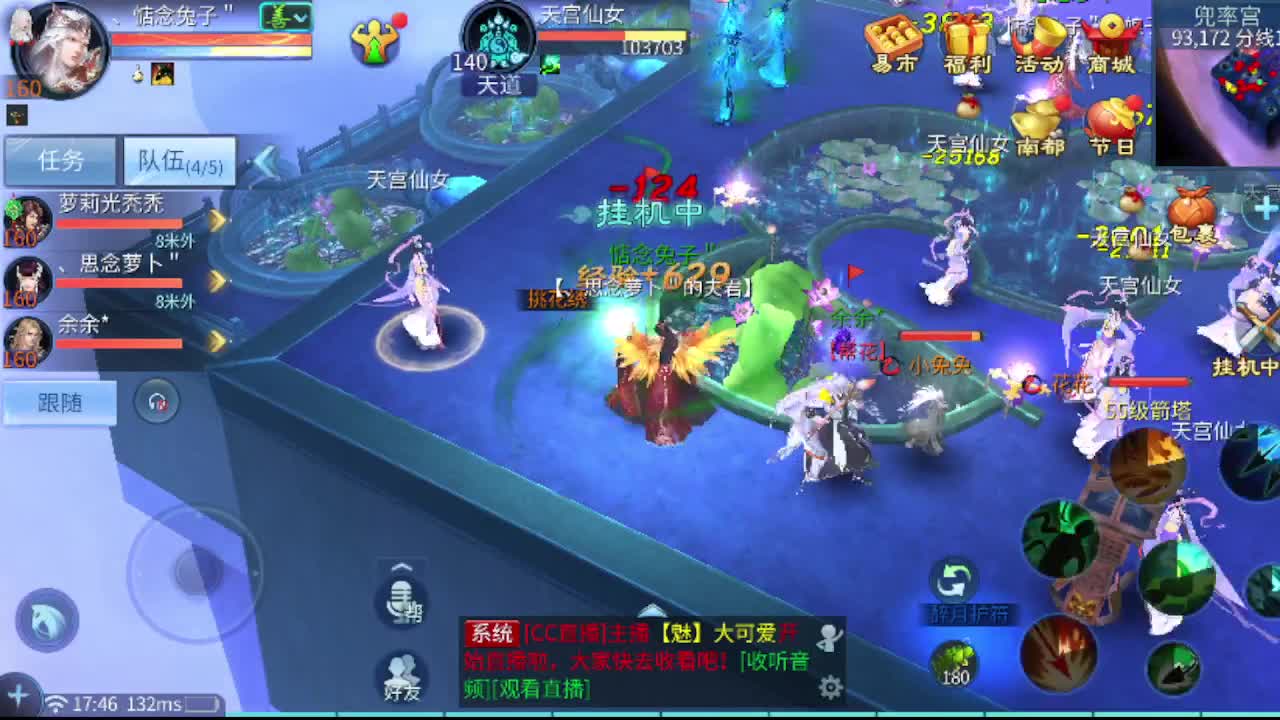1280x720 pixels.
Task: Open the 福利 welfare gift icon
Action: pyautogui.click(x=967, y=36)
